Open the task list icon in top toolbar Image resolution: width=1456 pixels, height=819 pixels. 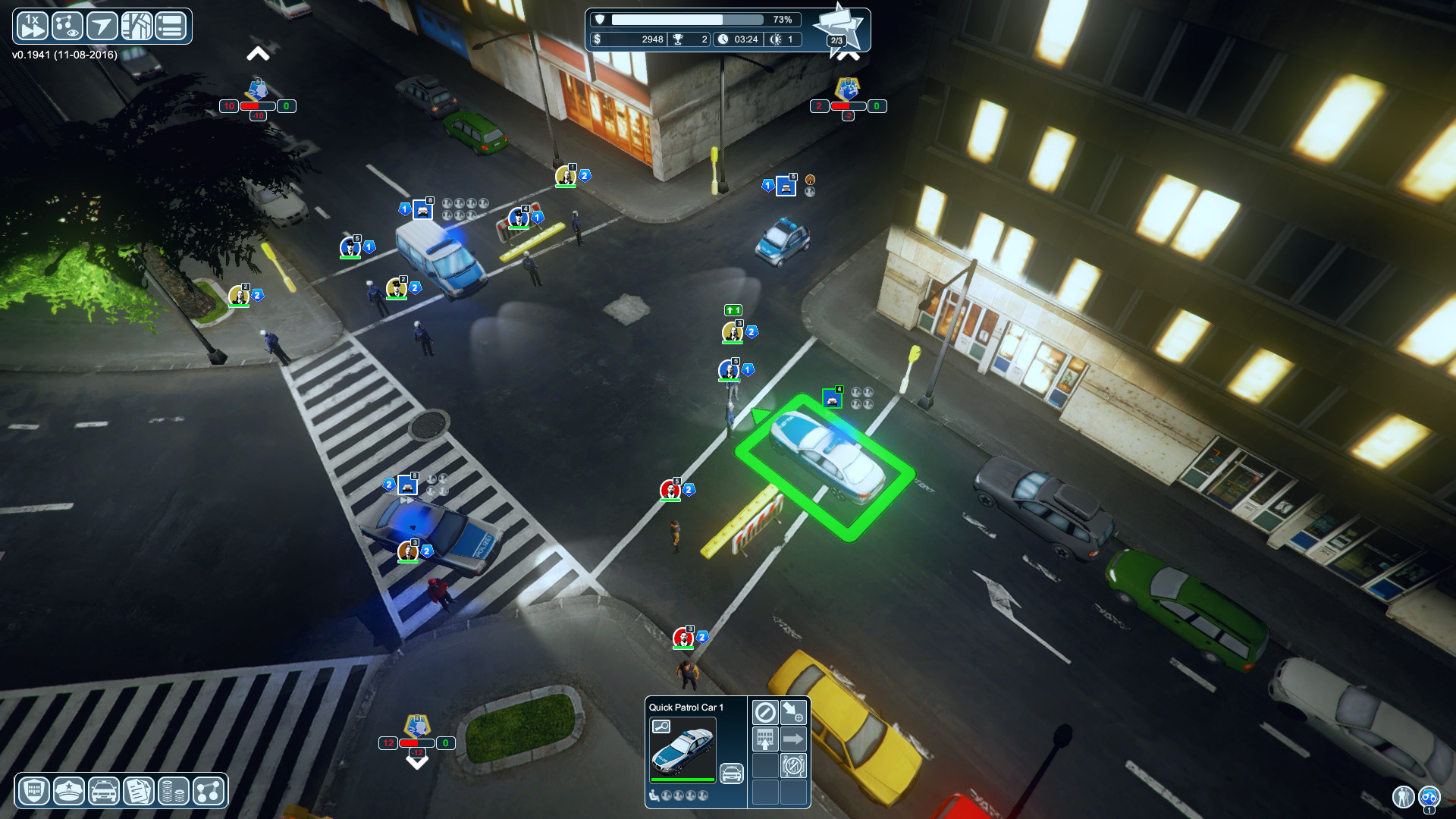coord(172,26)
